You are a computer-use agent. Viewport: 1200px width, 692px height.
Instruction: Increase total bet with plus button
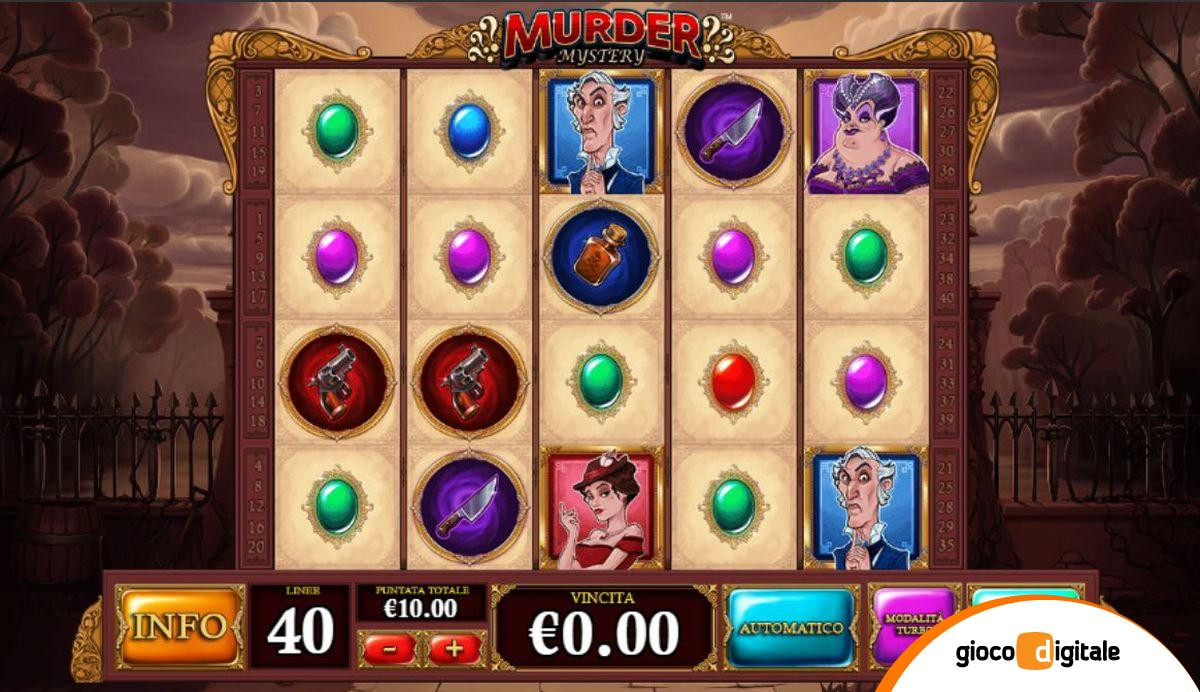pyautogui.click(x=455, y=648)
